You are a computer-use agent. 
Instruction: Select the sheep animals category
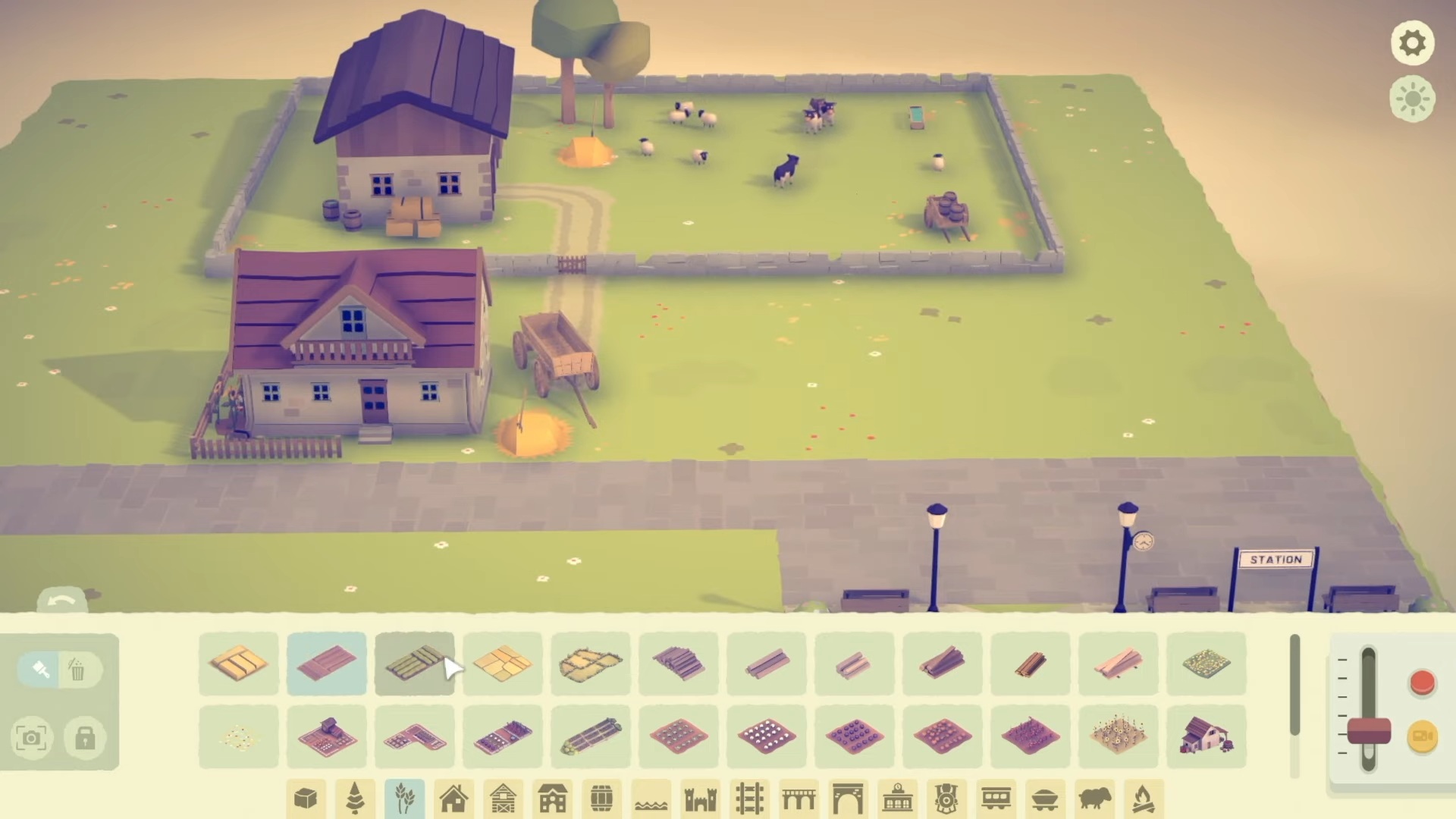[x=1094, y=799]
